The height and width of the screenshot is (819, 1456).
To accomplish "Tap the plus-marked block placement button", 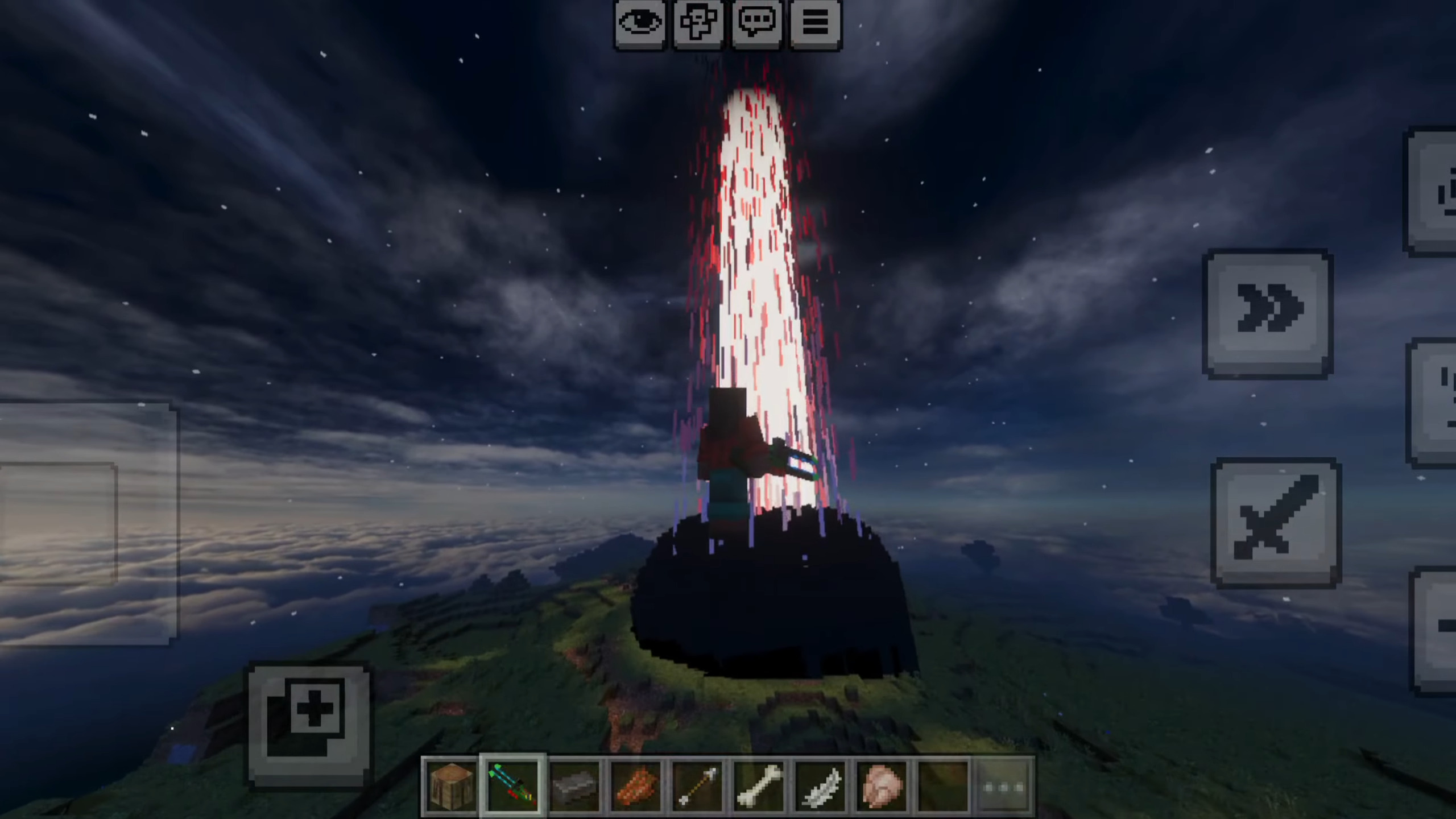I will pyautogui.click(x=309, y=726).
